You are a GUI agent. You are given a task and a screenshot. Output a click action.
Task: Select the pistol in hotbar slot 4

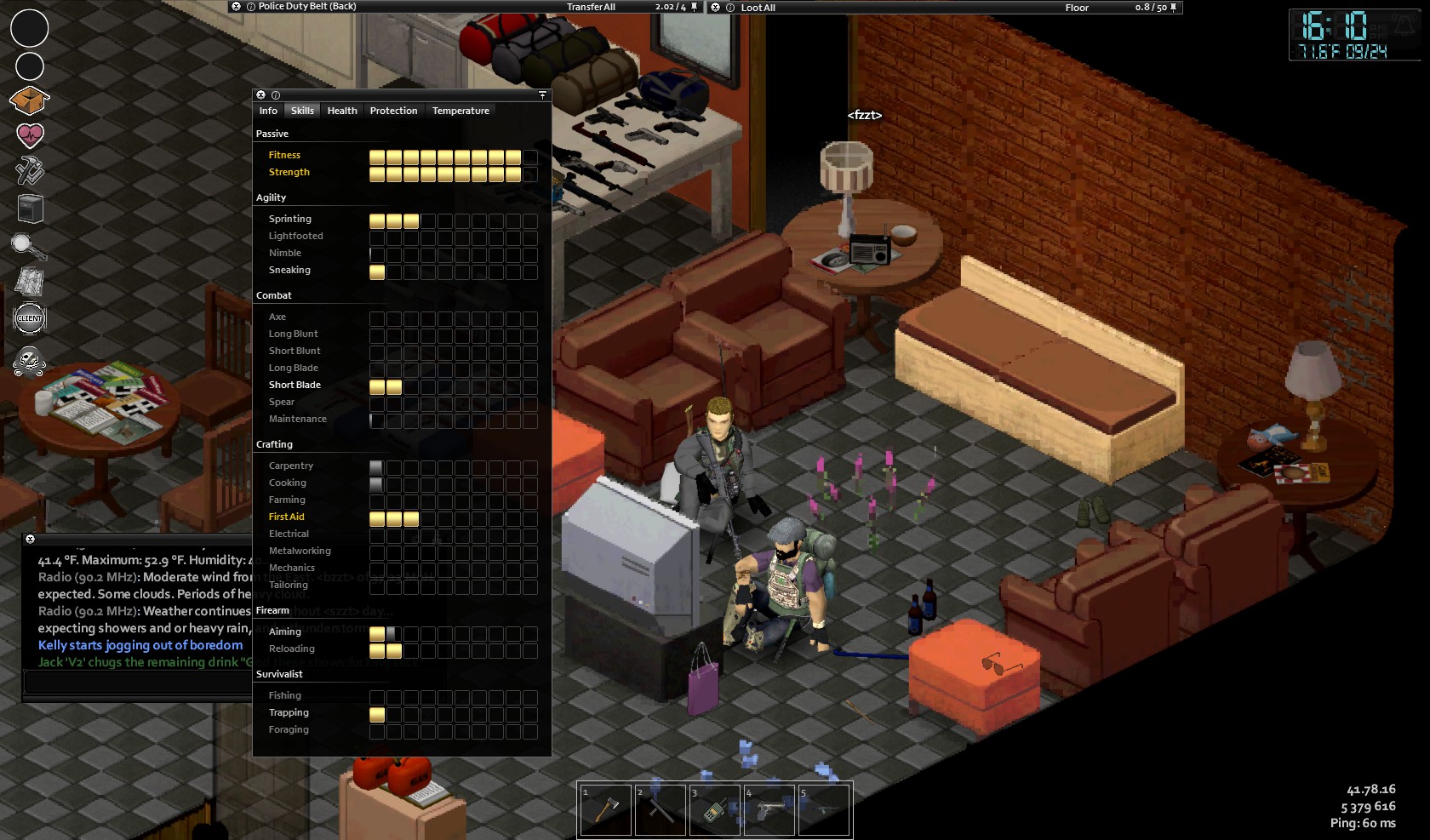[769, 810]
